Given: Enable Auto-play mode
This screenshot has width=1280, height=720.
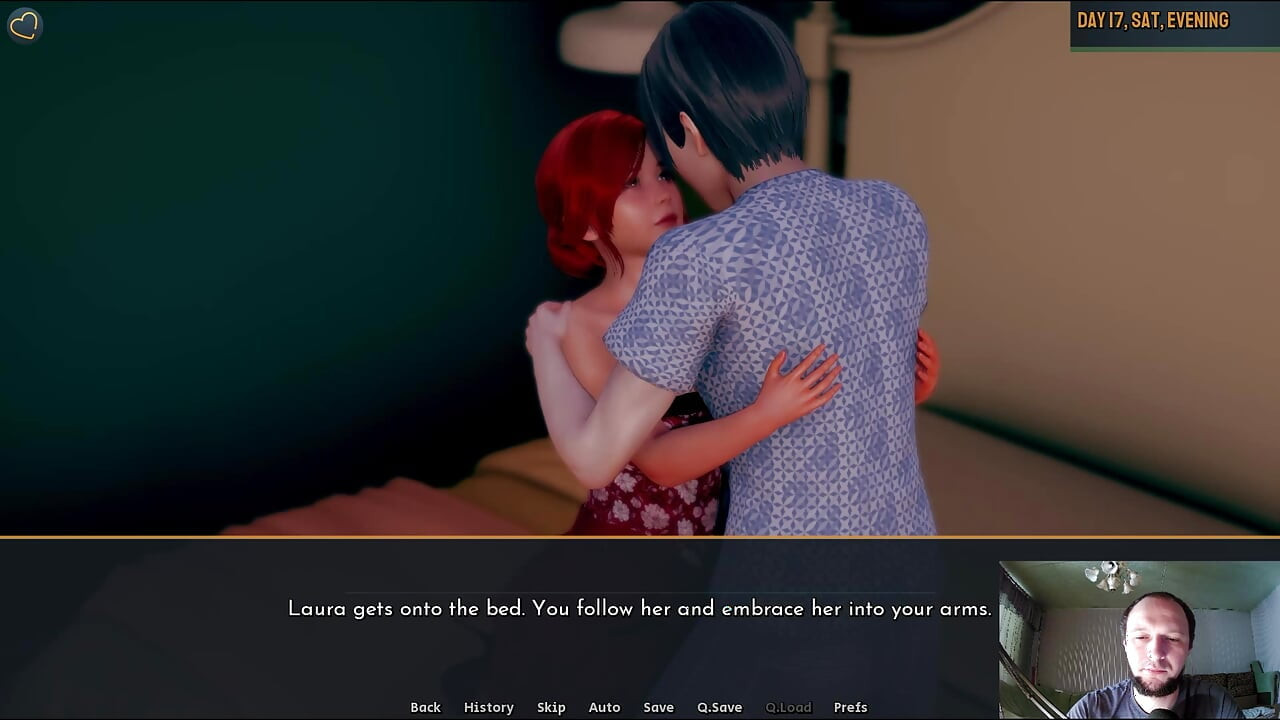Looking at the screenshot, I should [x=604, y=707].
